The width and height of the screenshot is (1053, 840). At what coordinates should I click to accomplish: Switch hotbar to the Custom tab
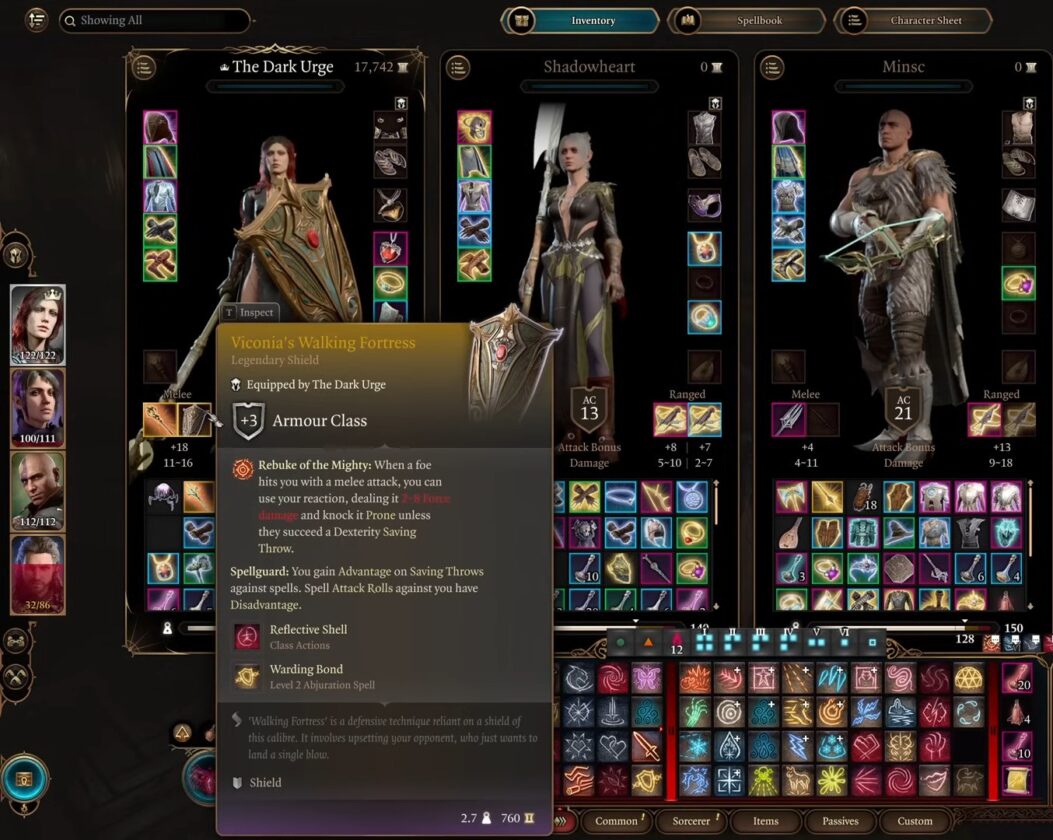[914, 821]
